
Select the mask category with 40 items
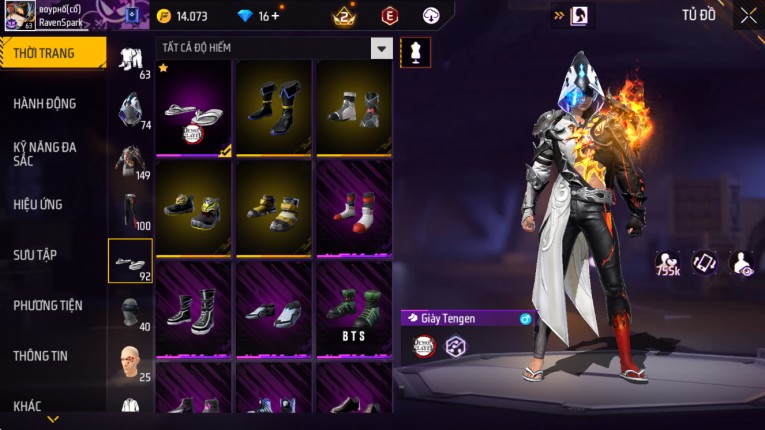[130, 312]
